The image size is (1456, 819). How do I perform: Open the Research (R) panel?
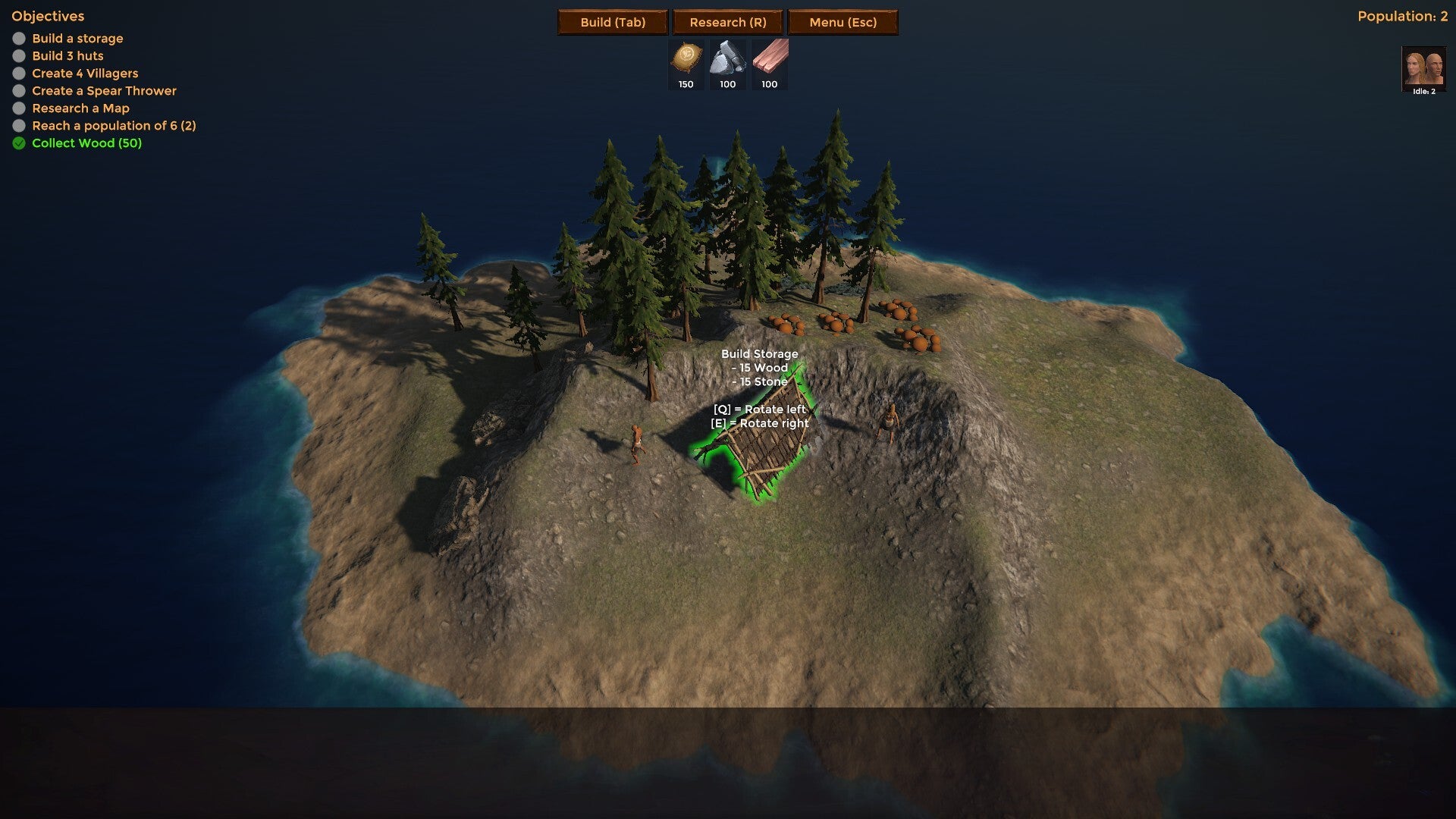point(728,22)
